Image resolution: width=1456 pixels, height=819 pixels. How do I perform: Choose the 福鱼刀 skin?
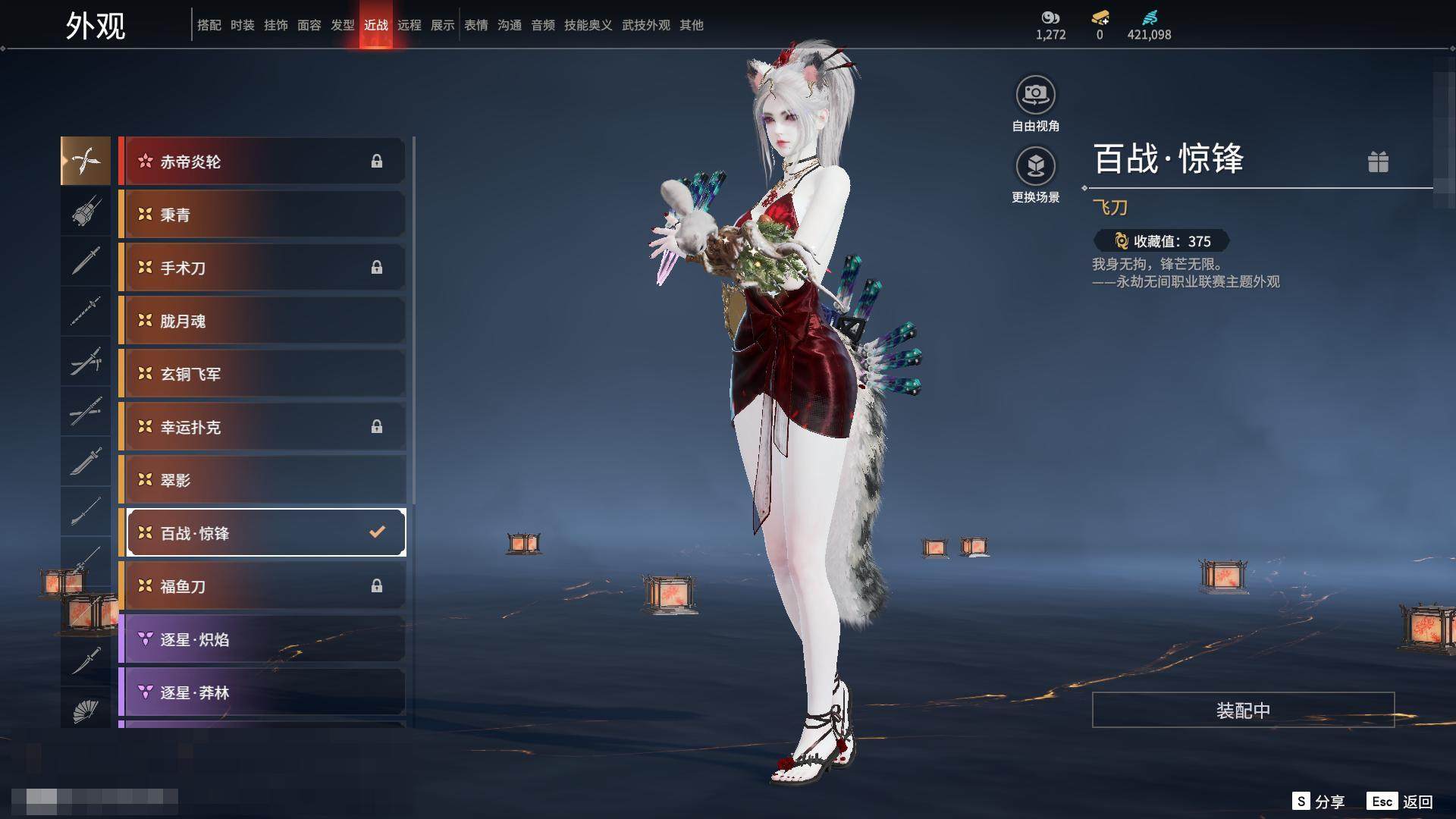point(262,586)
